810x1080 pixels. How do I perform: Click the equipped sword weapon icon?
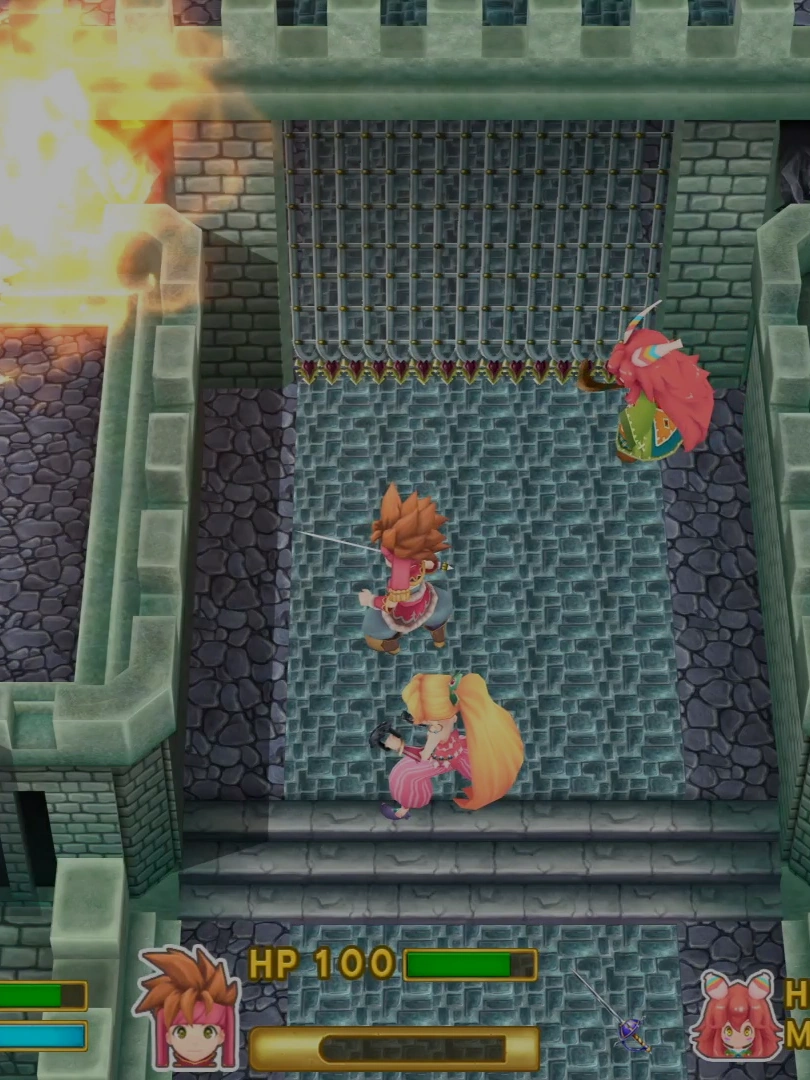pyautogui.click(x=617, y=1015)
